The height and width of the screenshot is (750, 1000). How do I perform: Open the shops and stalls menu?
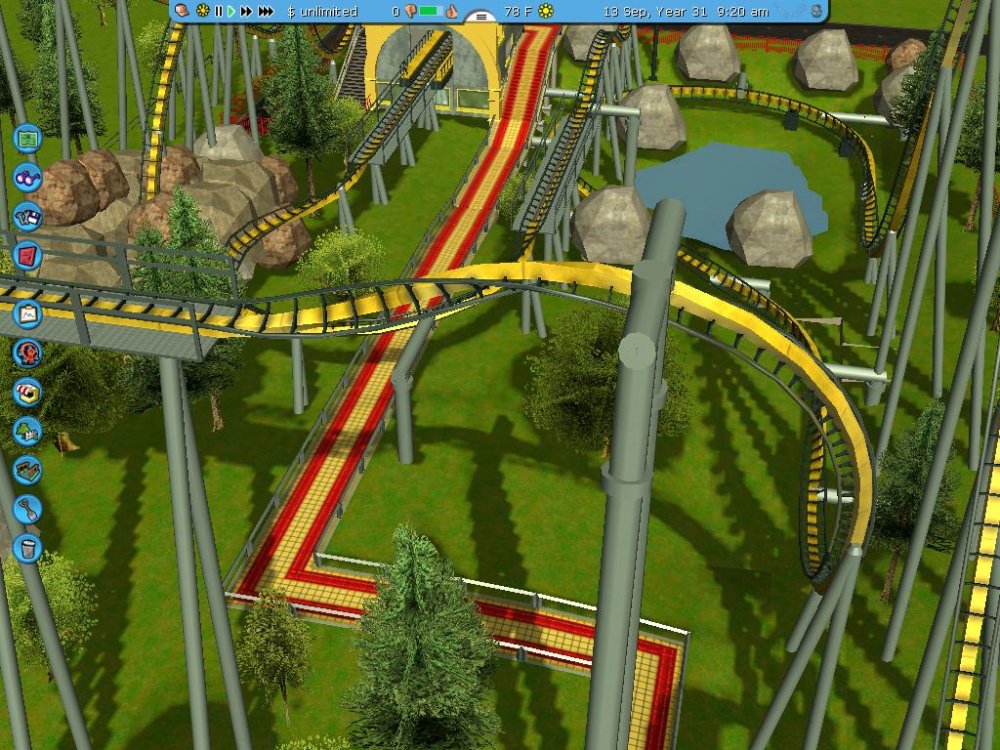27,392
